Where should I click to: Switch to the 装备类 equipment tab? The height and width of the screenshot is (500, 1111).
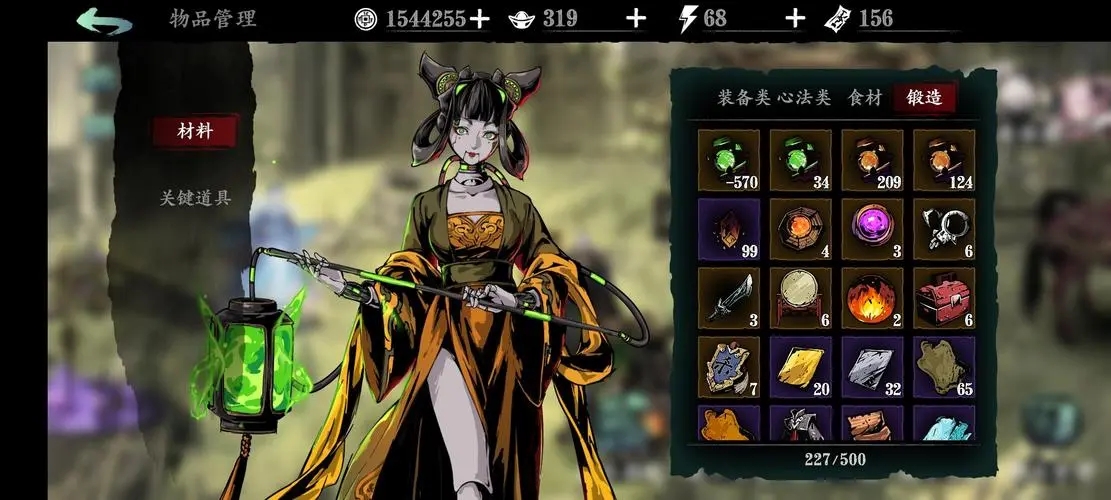(744, 97)
